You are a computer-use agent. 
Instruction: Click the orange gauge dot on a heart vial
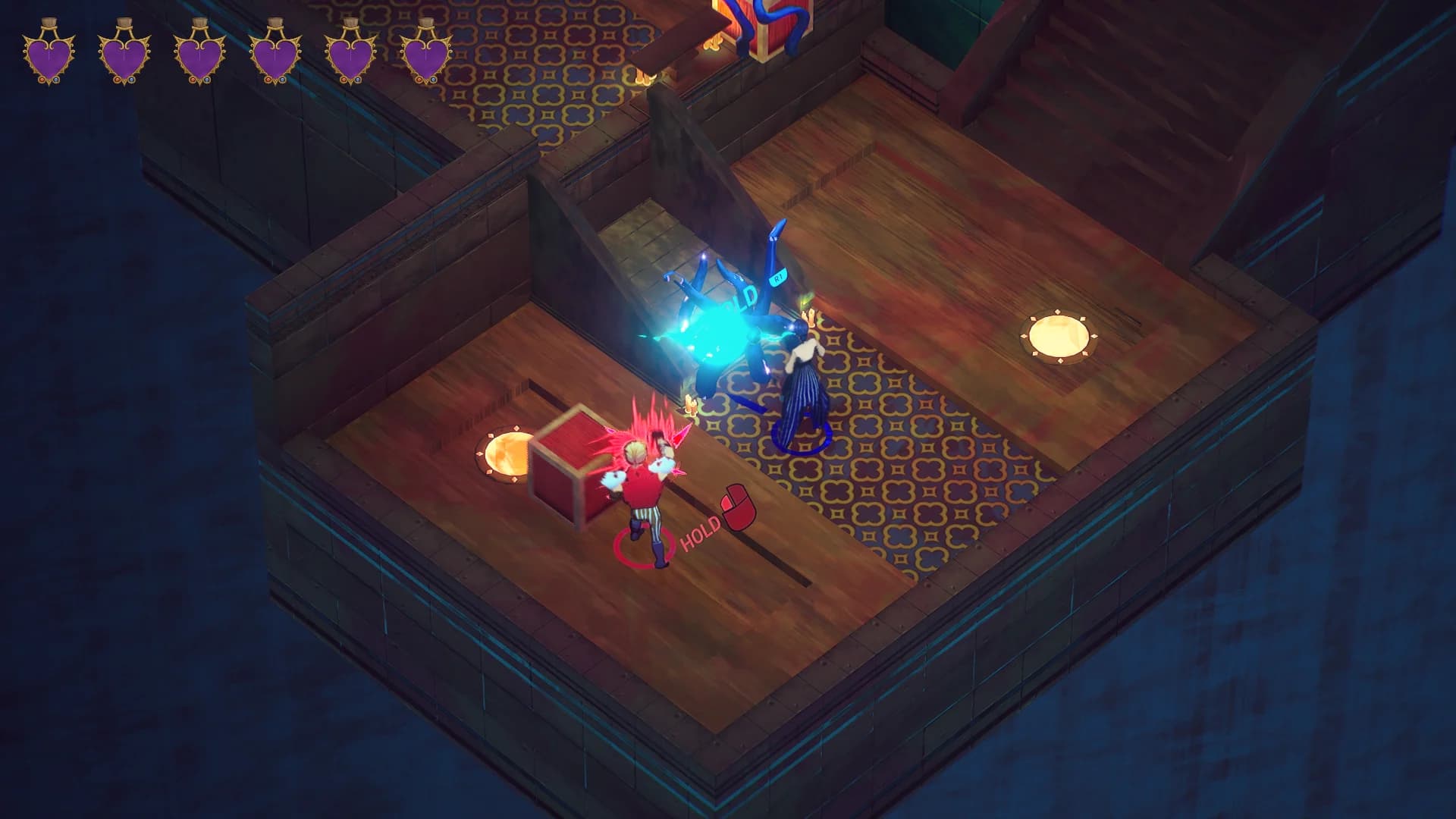tap(41, 80)
